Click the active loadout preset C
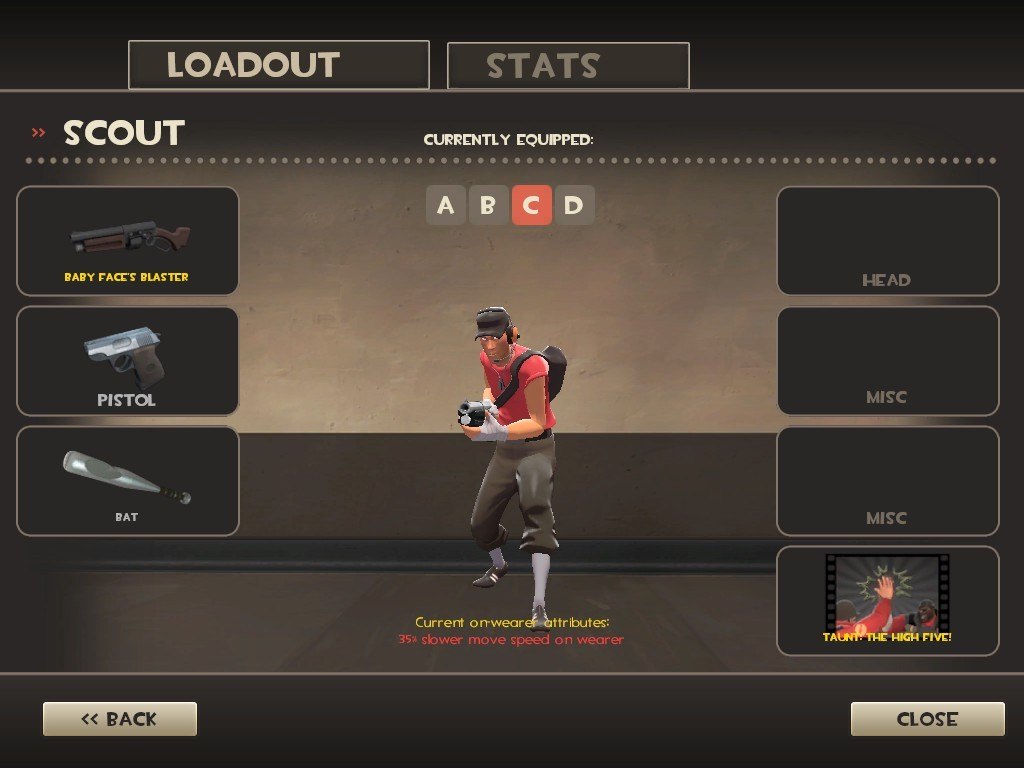 [531, 206]
